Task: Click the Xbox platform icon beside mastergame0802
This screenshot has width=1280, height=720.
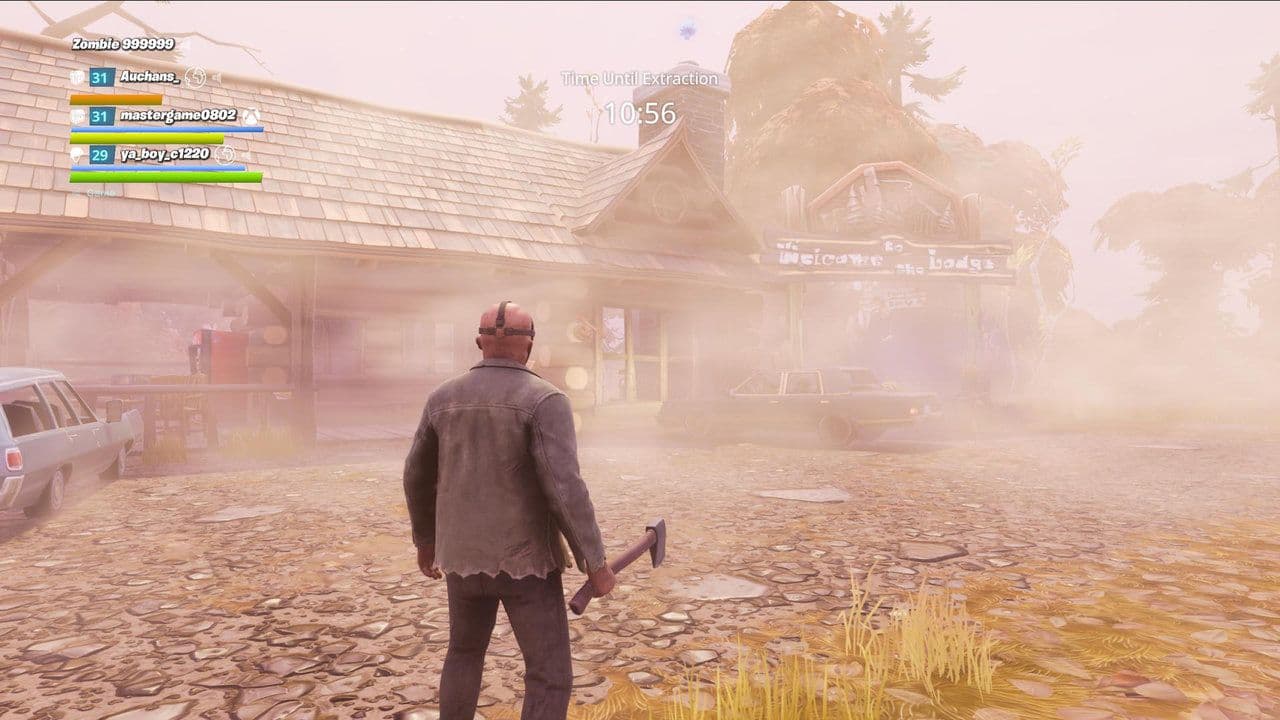Action: coord(249,118)
